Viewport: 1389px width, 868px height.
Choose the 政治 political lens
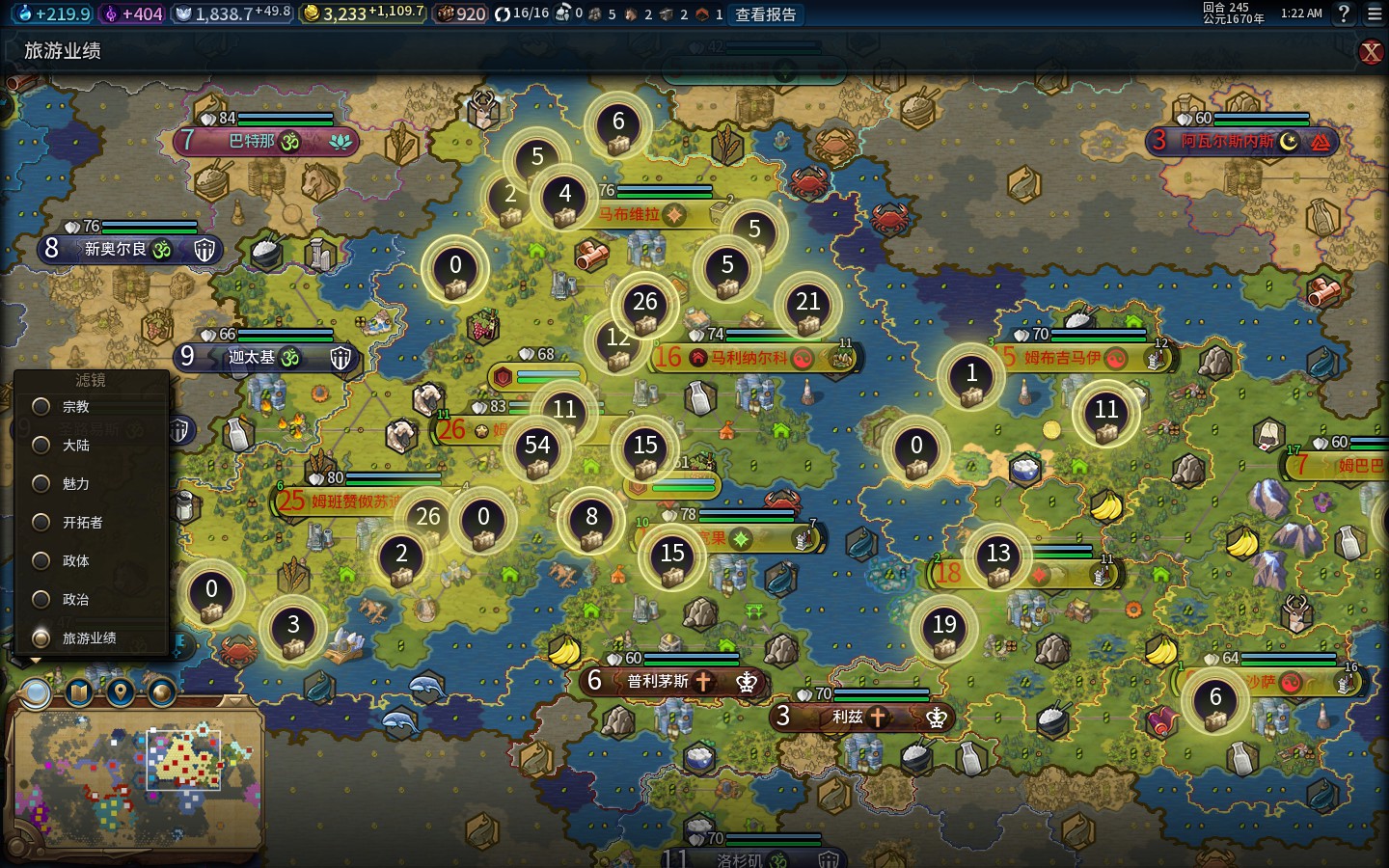pyautogui.click(x=41, y=600)
